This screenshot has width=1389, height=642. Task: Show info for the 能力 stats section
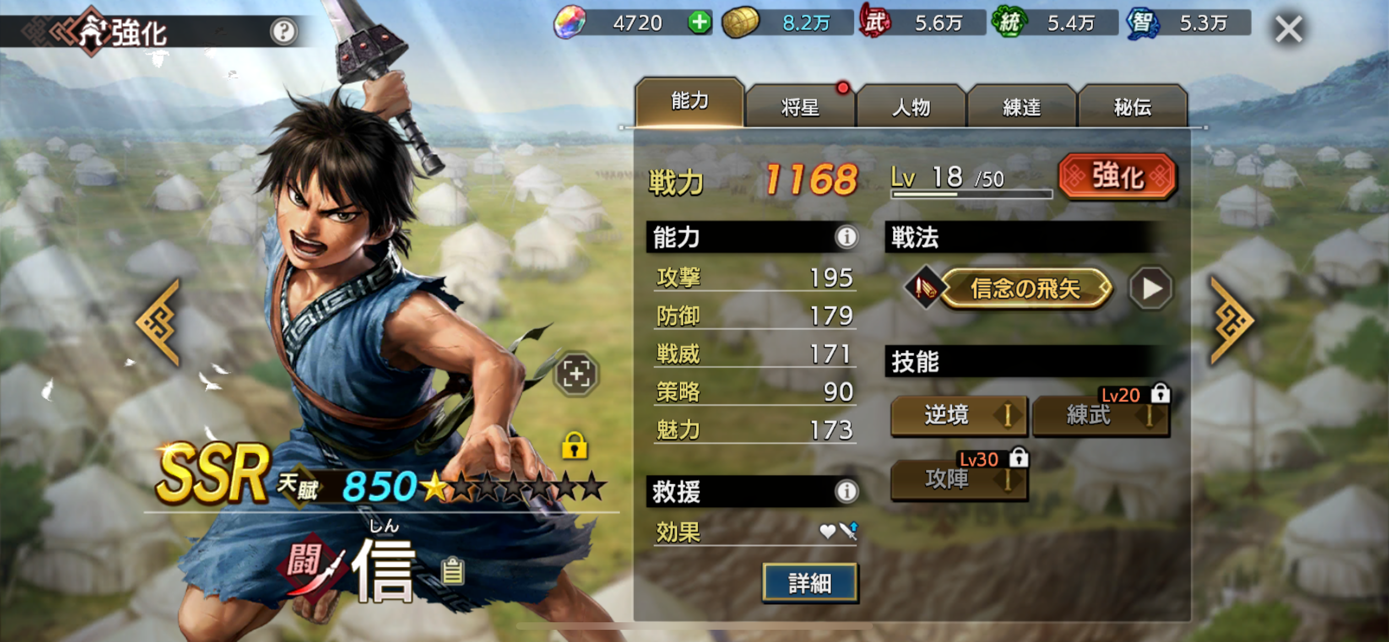tap(846, 237)
